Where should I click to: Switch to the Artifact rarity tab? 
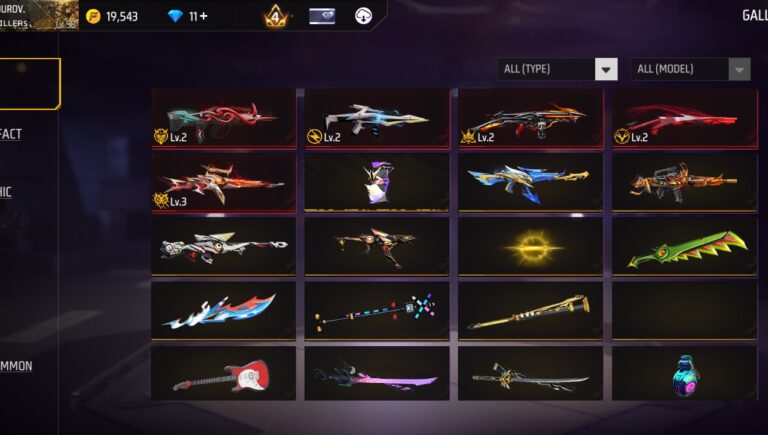(x=12, y=134)
